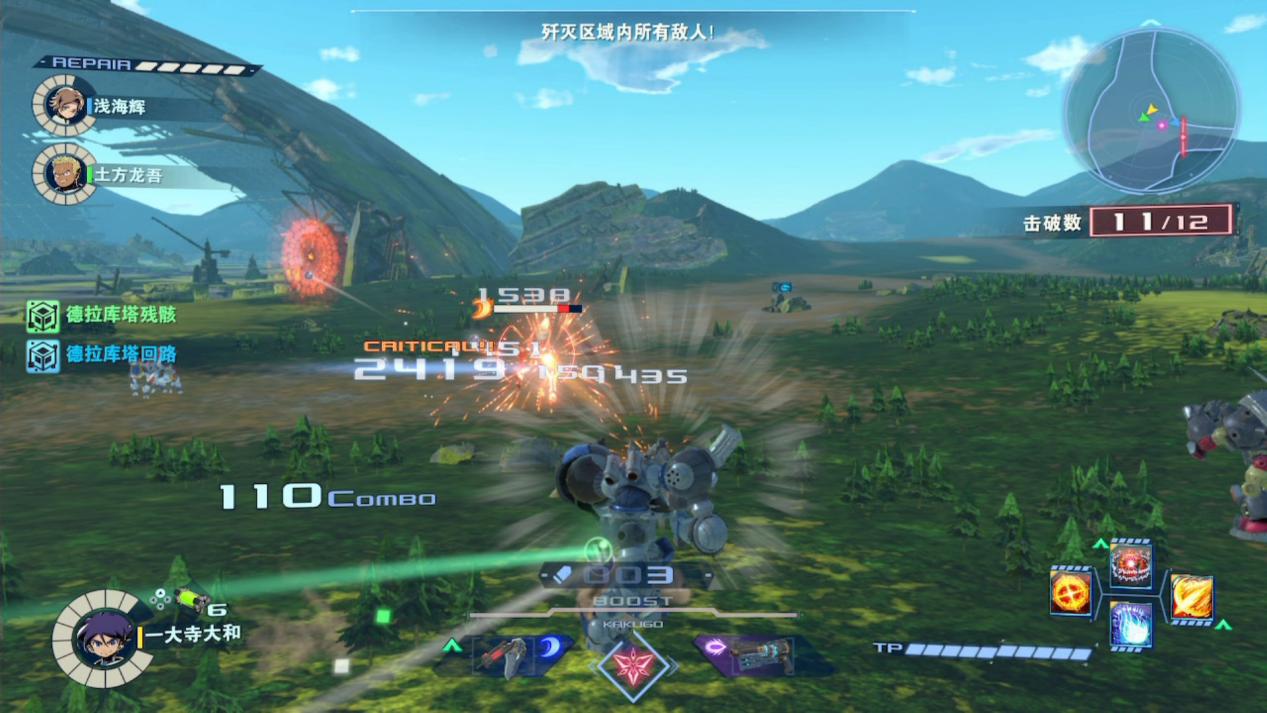
Task: Activate the blue-white flame skill
Action: [x=1130, y=625]
